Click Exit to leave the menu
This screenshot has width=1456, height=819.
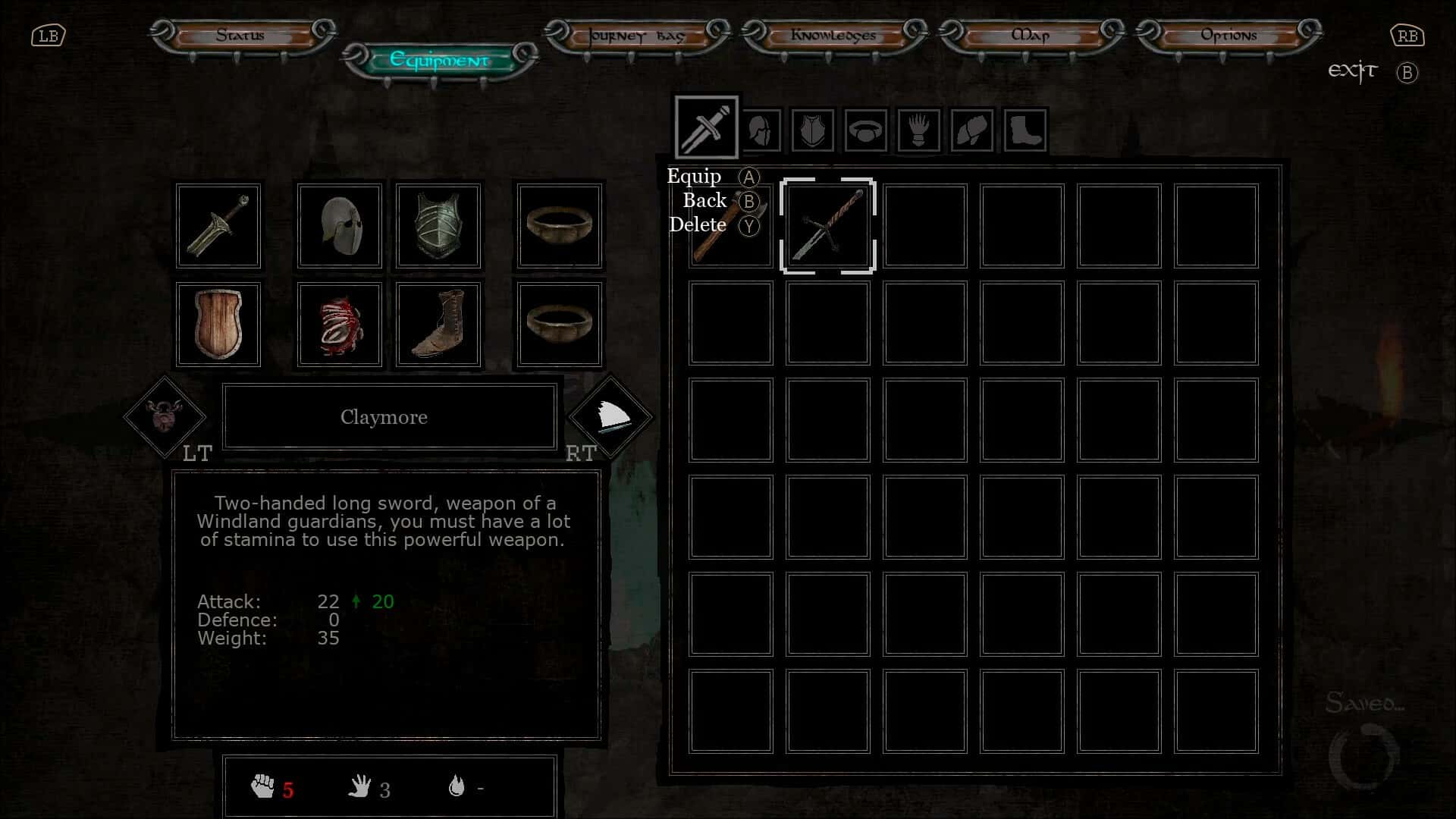coord(1353,71)
